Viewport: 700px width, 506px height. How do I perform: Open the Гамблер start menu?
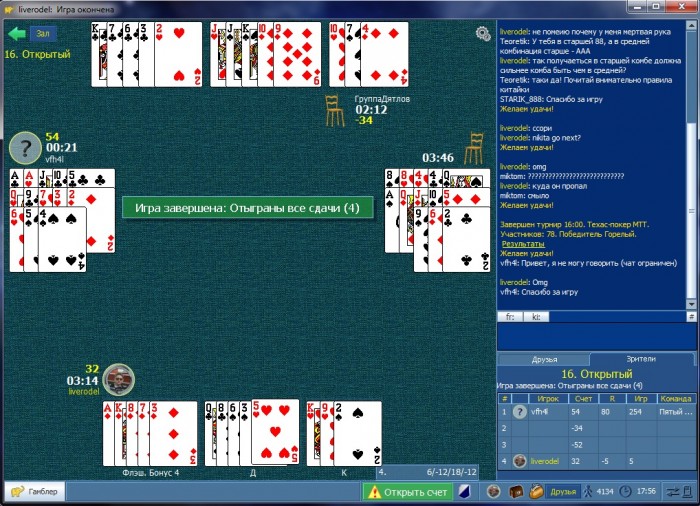pyautogui.click(x=34, y=492)
